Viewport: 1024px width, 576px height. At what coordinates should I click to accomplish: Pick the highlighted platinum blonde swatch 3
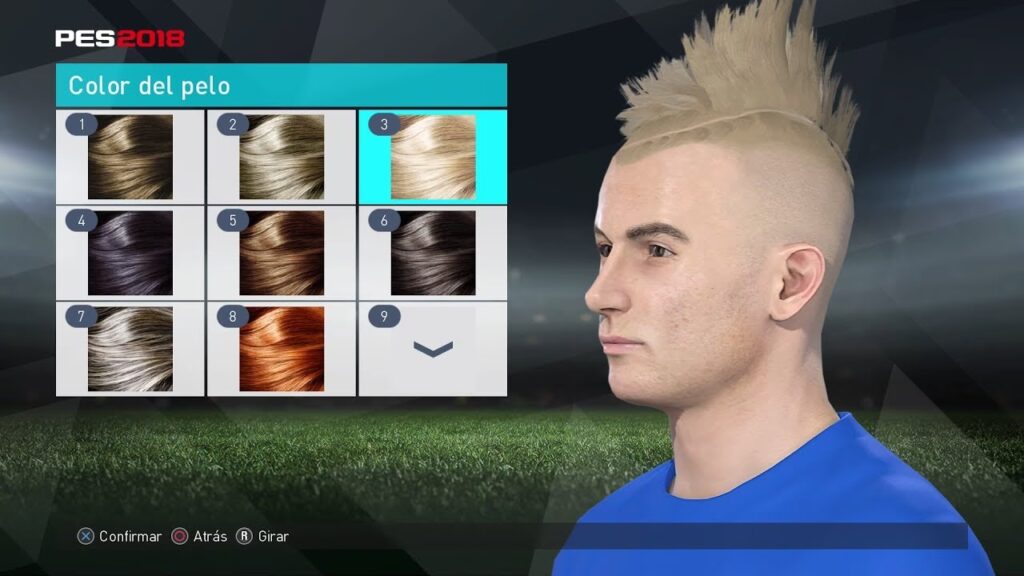click(432, 156)
